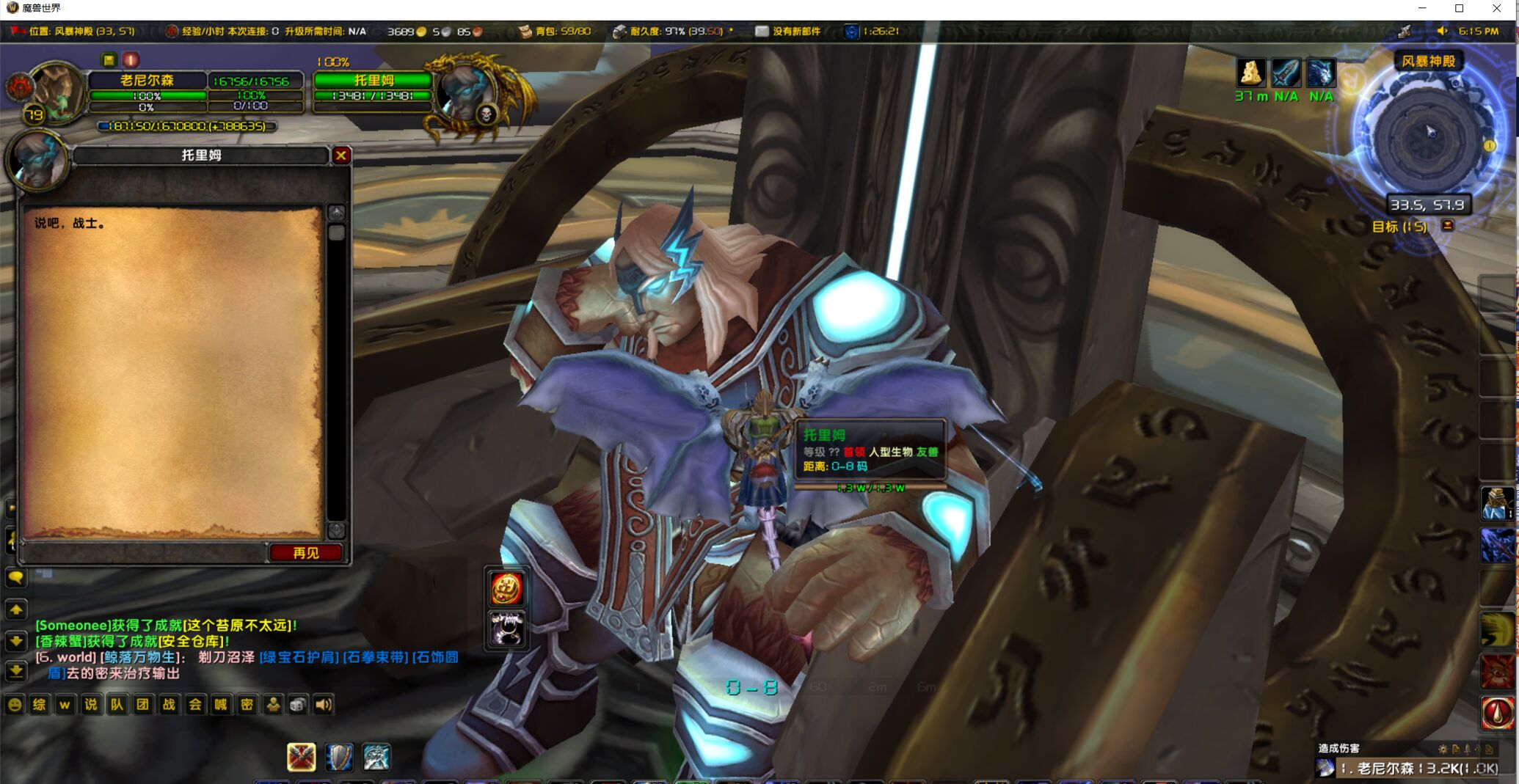
Task: Activate the Berserker Stance icon
Action: (x=376, y=757)
